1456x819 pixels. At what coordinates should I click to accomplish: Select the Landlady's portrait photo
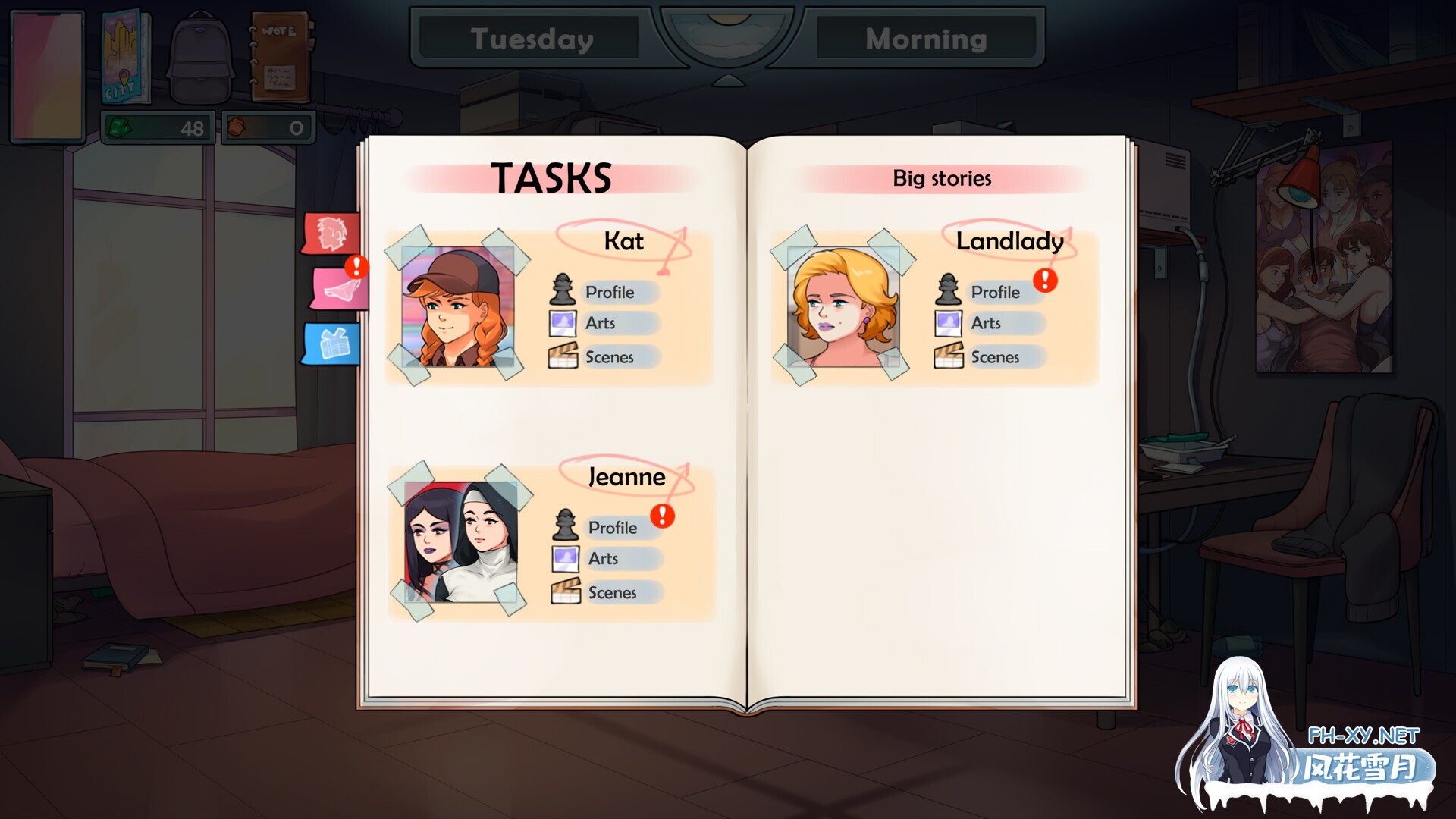[x=843, y=307]
